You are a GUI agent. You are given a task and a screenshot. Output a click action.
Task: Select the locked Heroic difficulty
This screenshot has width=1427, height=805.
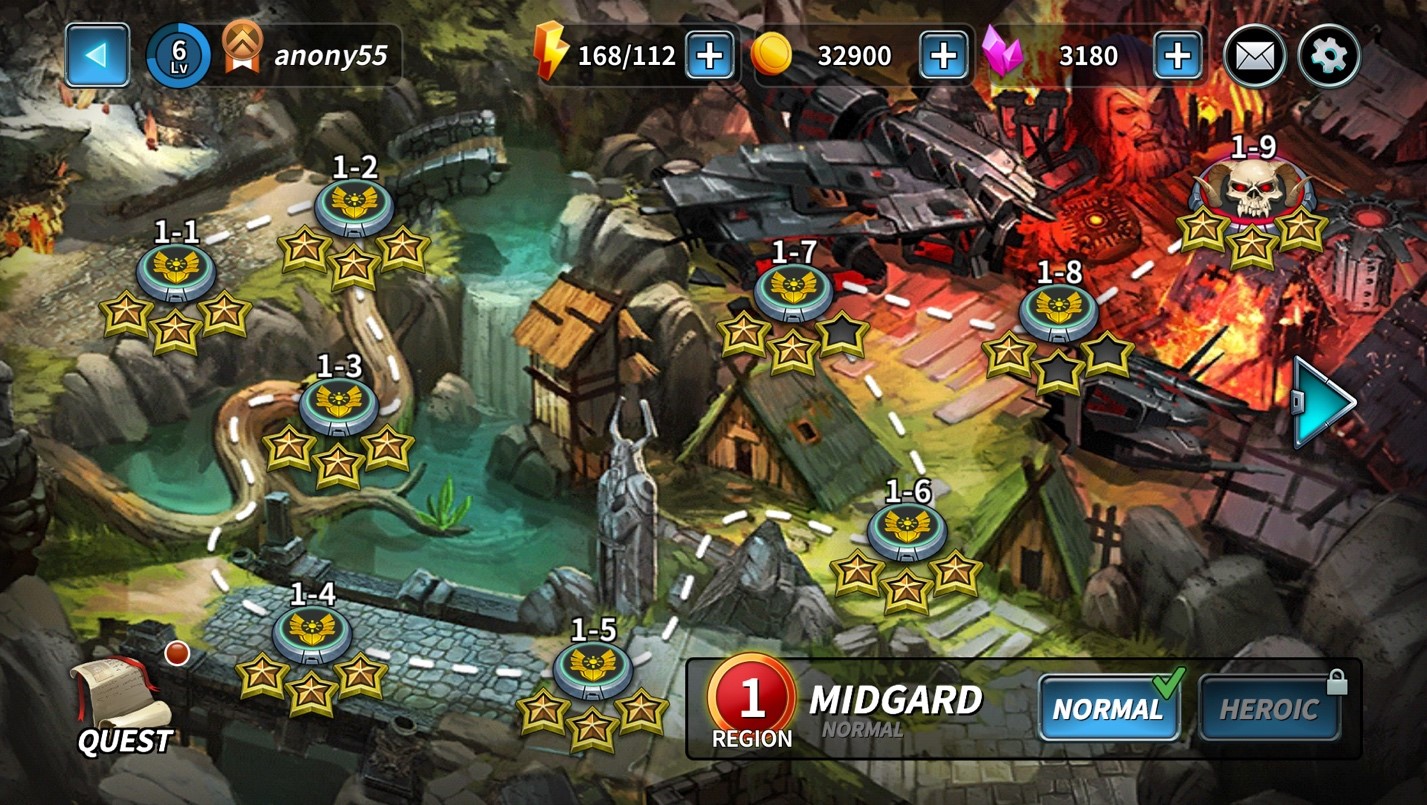click(x=1269, y=708)
